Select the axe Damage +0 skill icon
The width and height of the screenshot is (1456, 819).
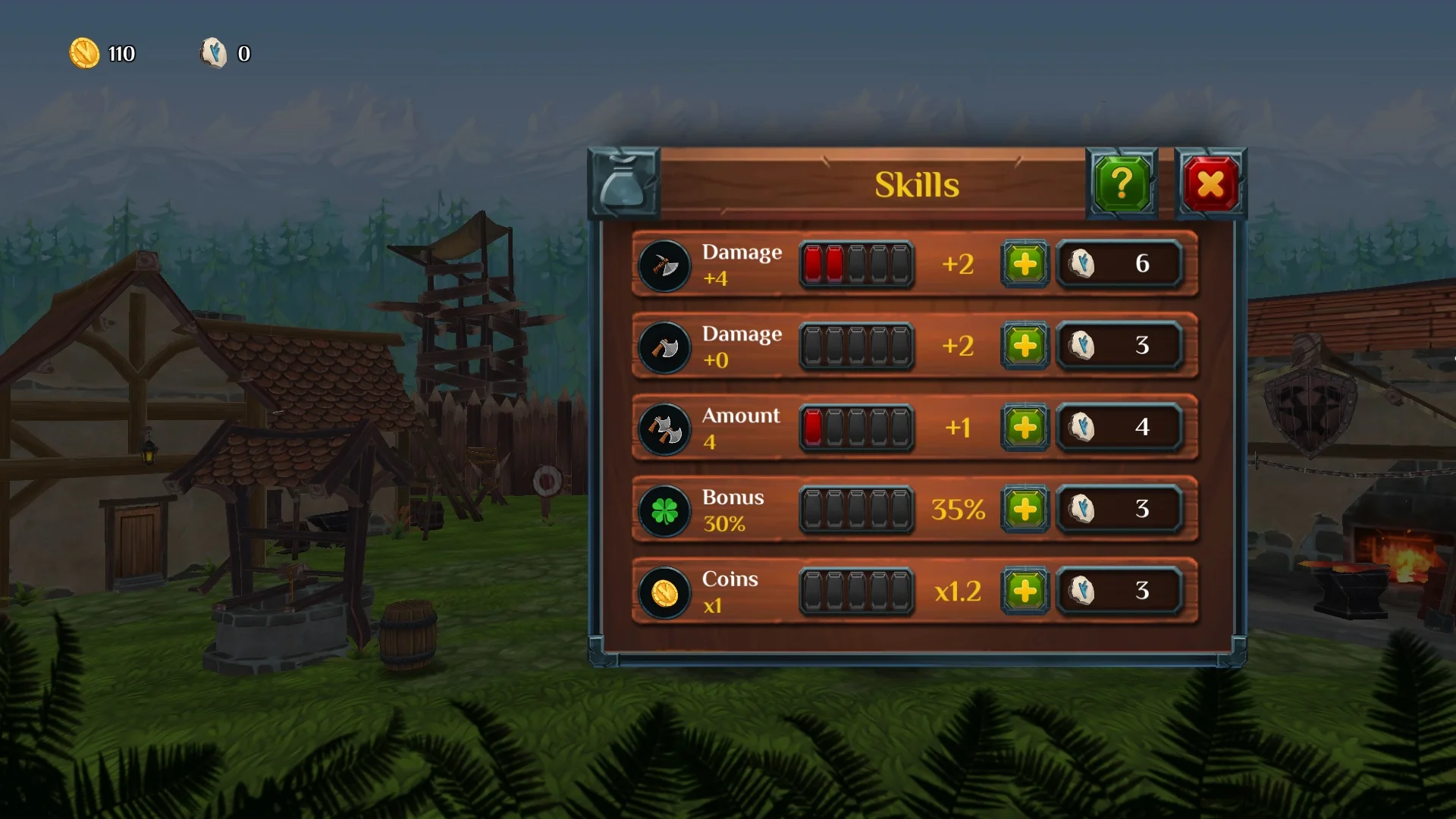click(x=664, y=347)
